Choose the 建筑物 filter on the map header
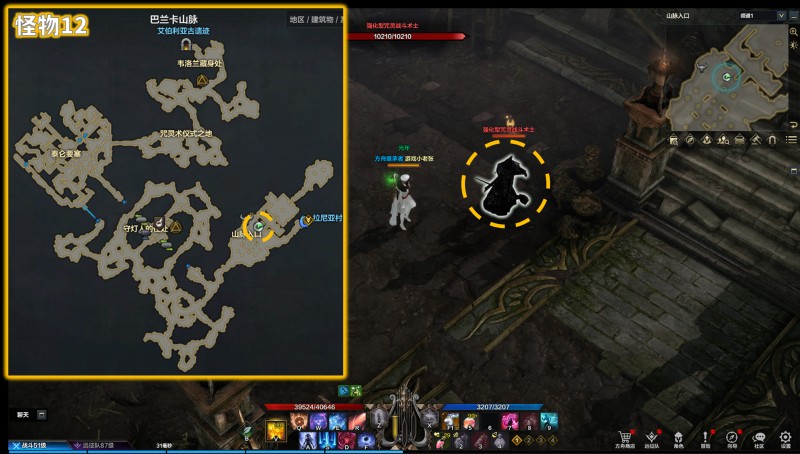800x454 pixels. (323, 19)
